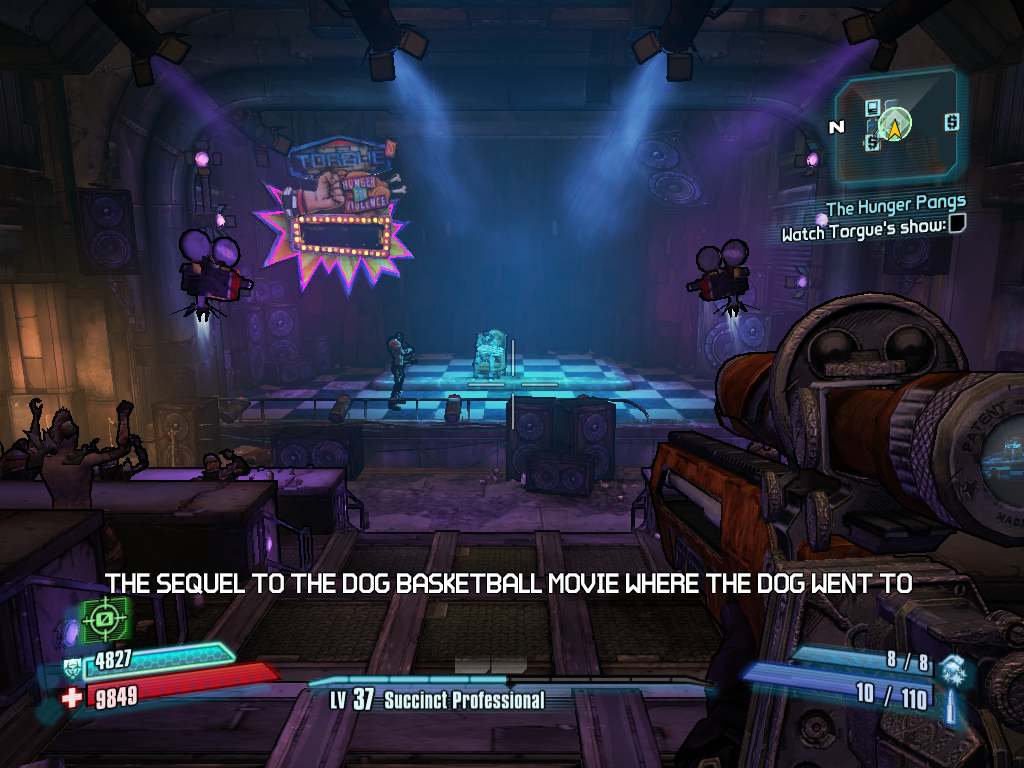Tick the Watch Torgue's show objective checkbox
This screenshot has height=768, width=1024.
[x=957, y=225]
